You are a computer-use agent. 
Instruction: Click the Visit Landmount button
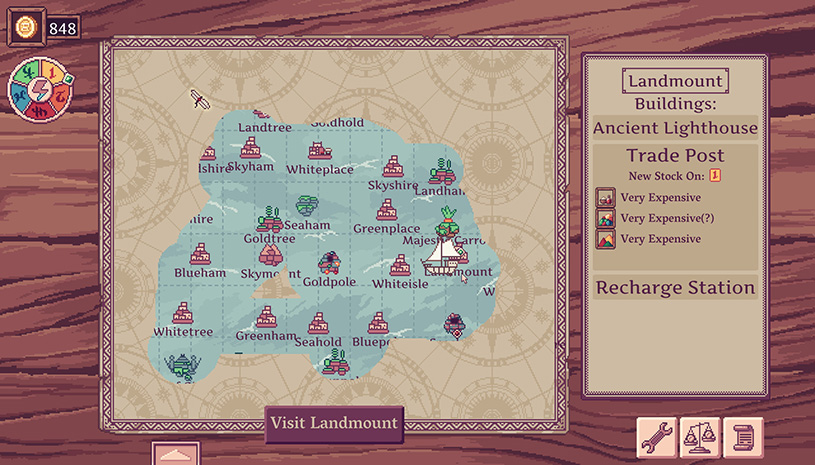pyautogui.click(x=334, y=423)
